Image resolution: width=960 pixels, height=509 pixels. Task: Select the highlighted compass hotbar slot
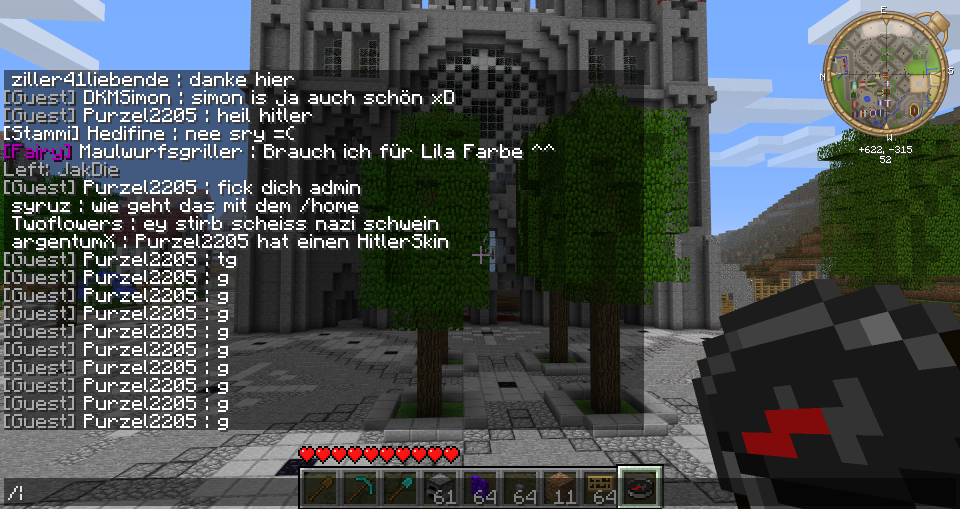639,488
